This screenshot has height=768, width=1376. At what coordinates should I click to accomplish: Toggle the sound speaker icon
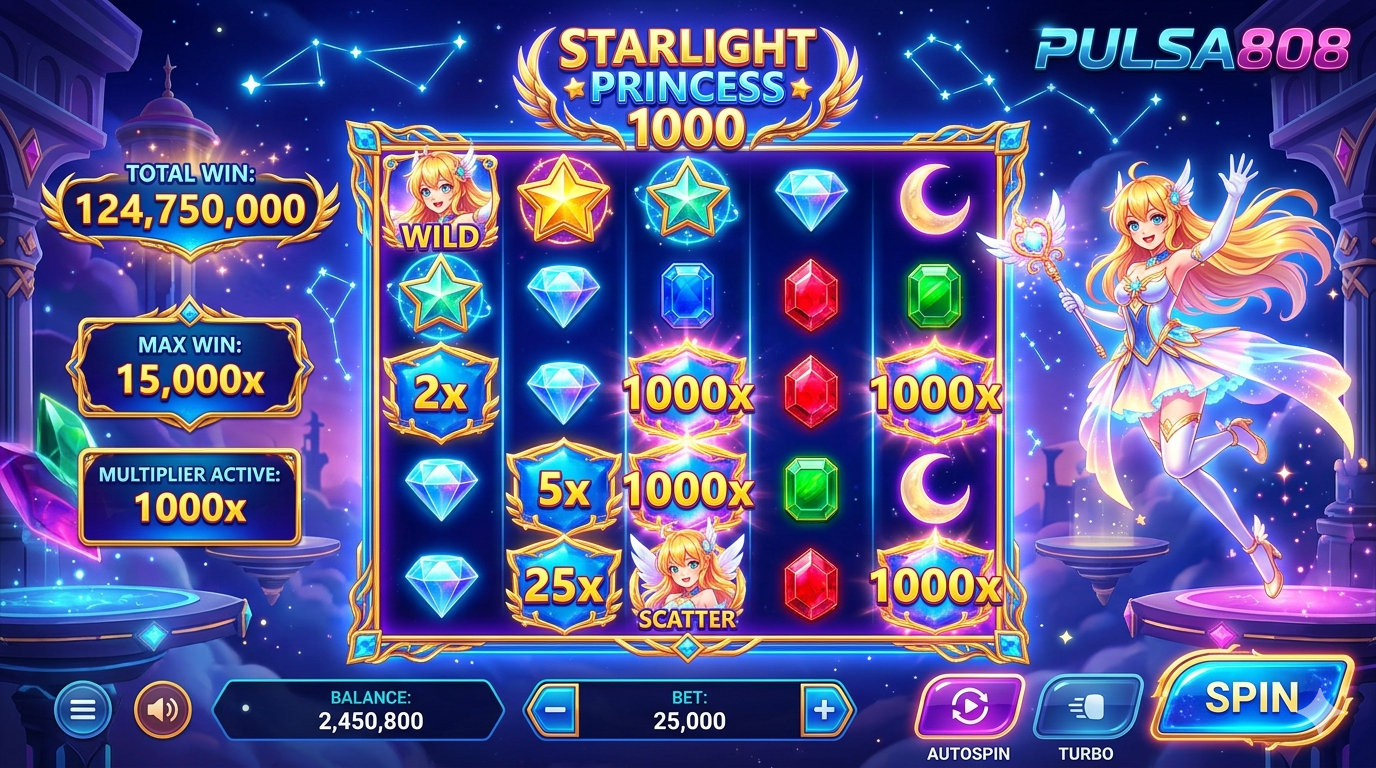(162, 710)
